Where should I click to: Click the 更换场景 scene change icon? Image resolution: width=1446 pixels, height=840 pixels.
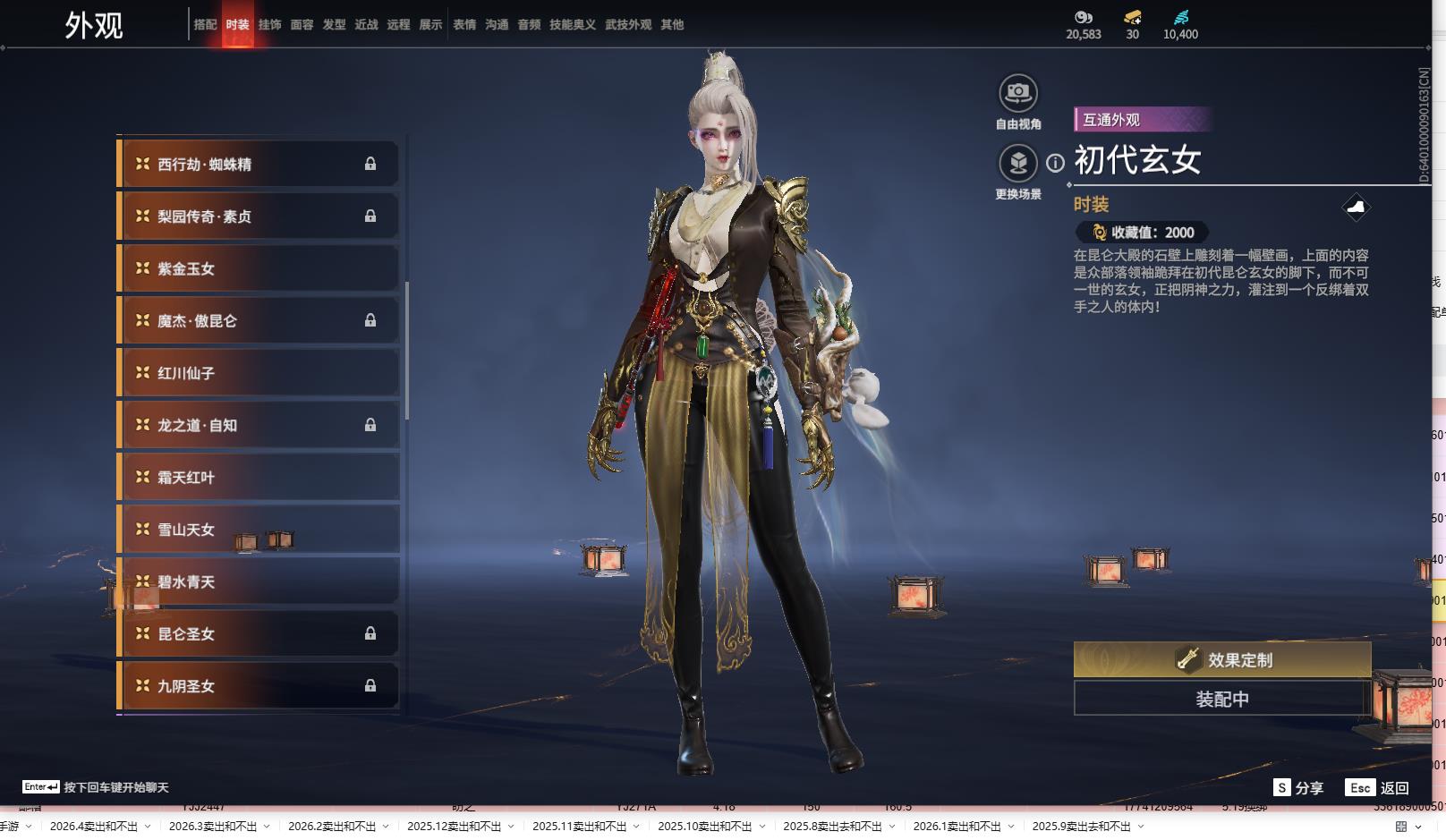click(1017, 163)
